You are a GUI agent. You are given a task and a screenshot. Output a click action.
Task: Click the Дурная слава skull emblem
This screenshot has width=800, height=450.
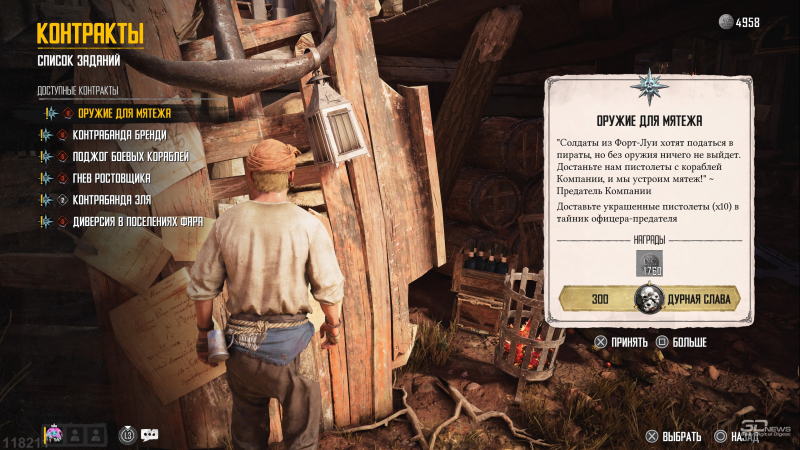coord(650,299)
